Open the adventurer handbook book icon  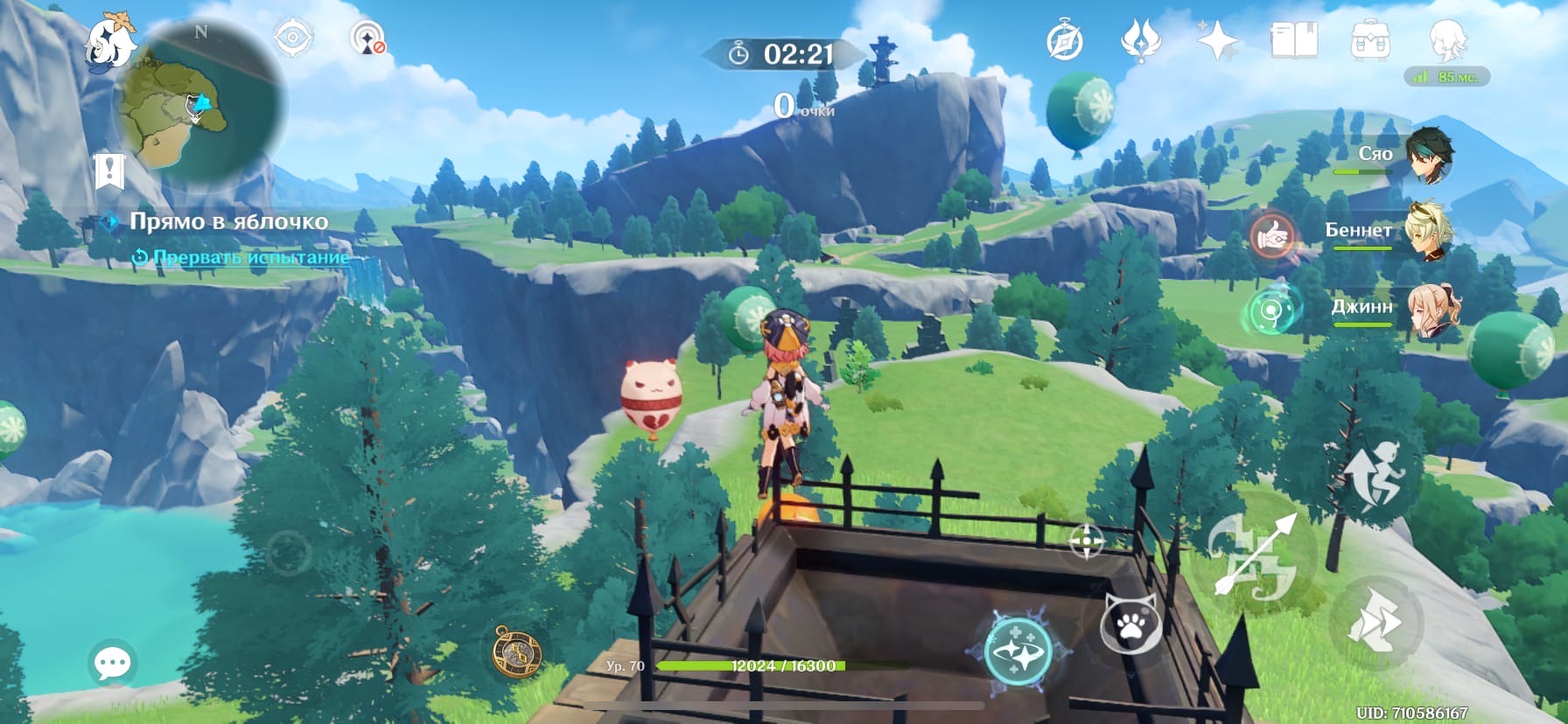[1293, 40]
